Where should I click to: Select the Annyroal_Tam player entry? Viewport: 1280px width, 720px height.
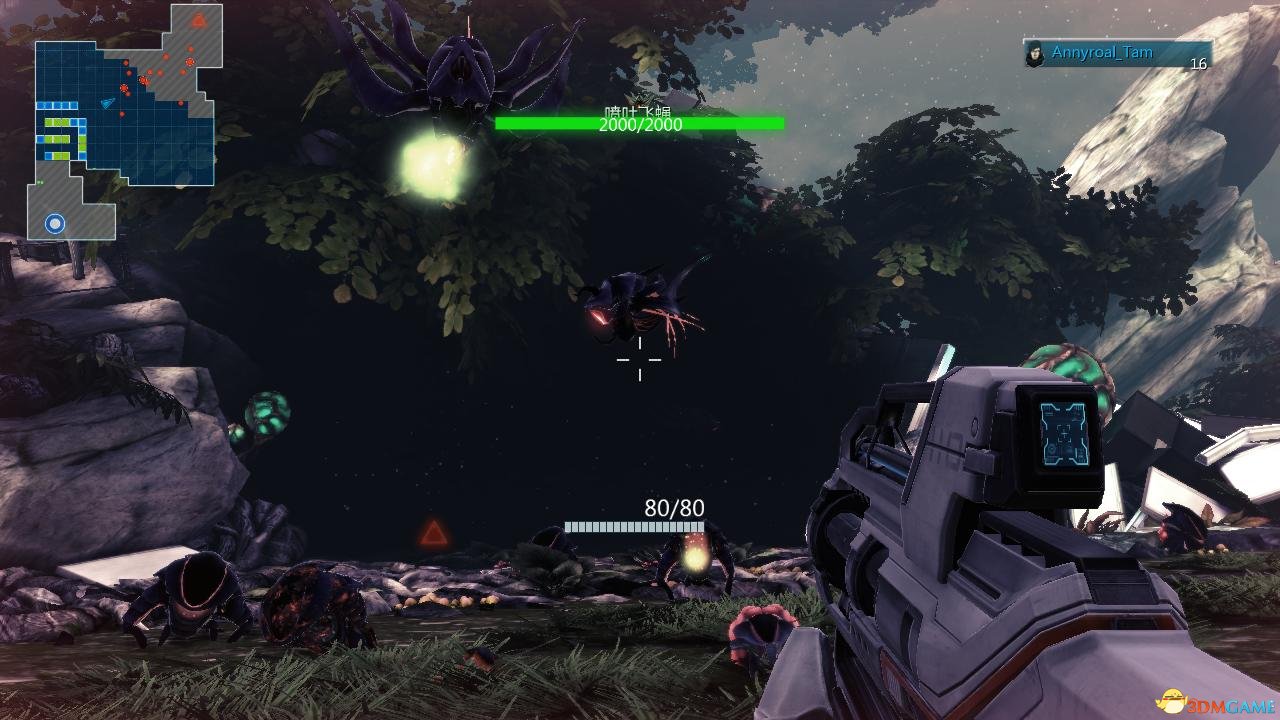coord(1116,54)
